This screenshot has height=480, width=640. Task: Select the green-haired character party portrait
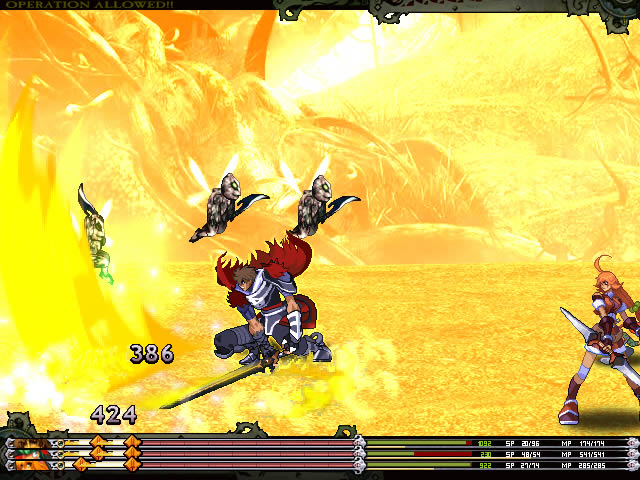pos(32,454)
